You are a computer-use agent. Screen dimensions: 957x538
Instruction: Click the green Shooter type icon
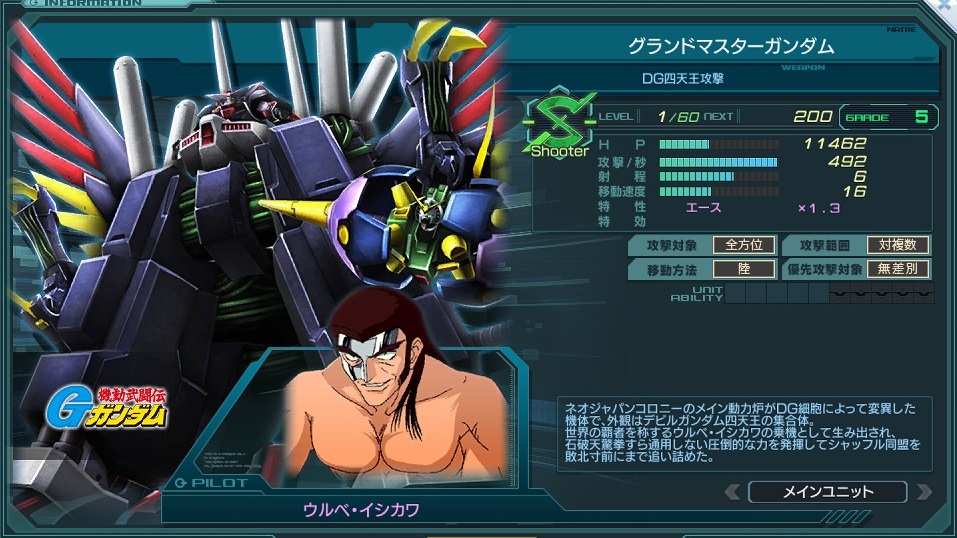559,126
